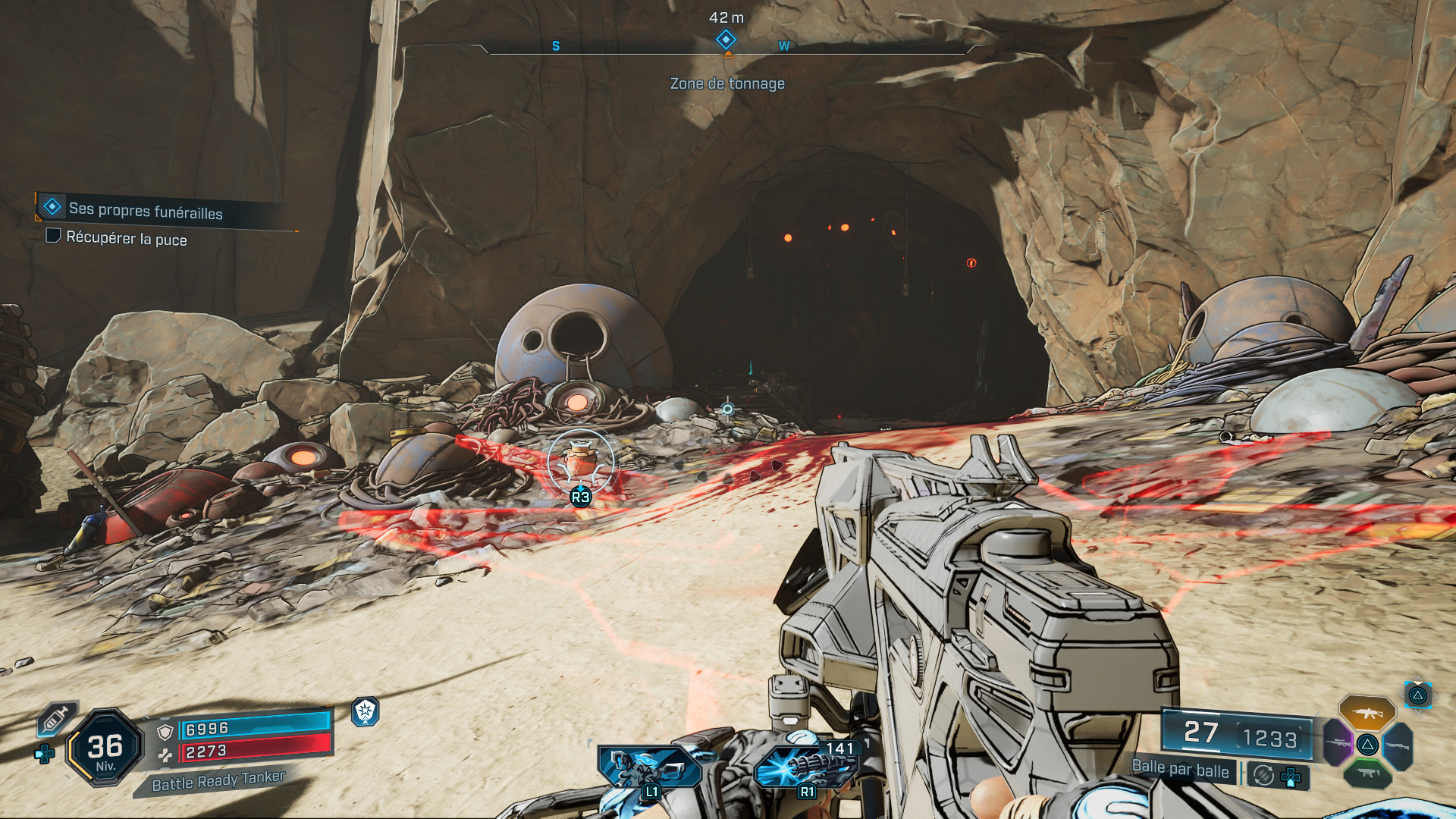1456x819 pixels.
Task: Activate the minigun action skill icon
Action: coord(807,766)
